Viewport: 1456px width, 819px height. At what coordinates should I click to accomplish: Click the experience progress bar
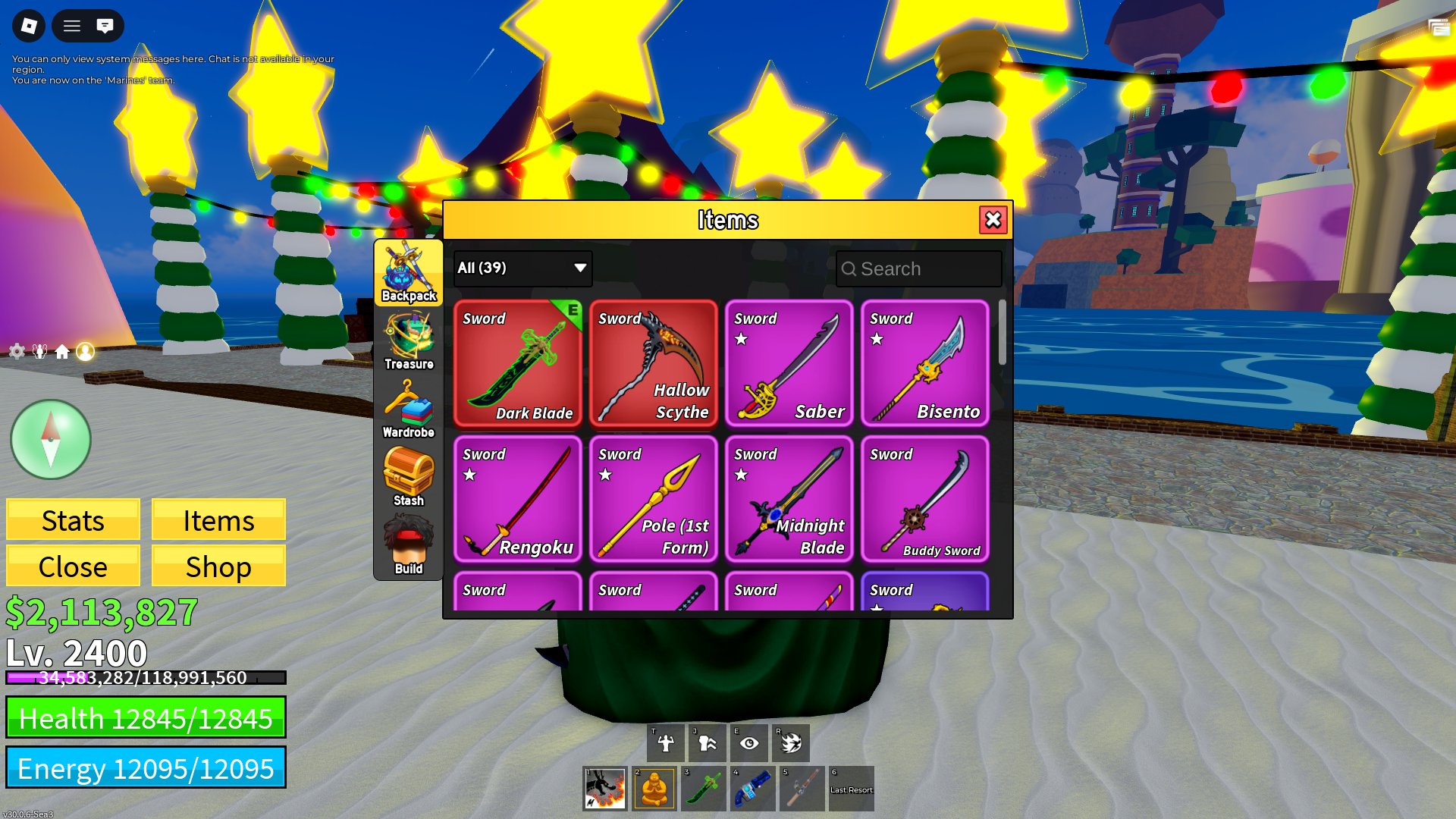click(x=144, y=678)
